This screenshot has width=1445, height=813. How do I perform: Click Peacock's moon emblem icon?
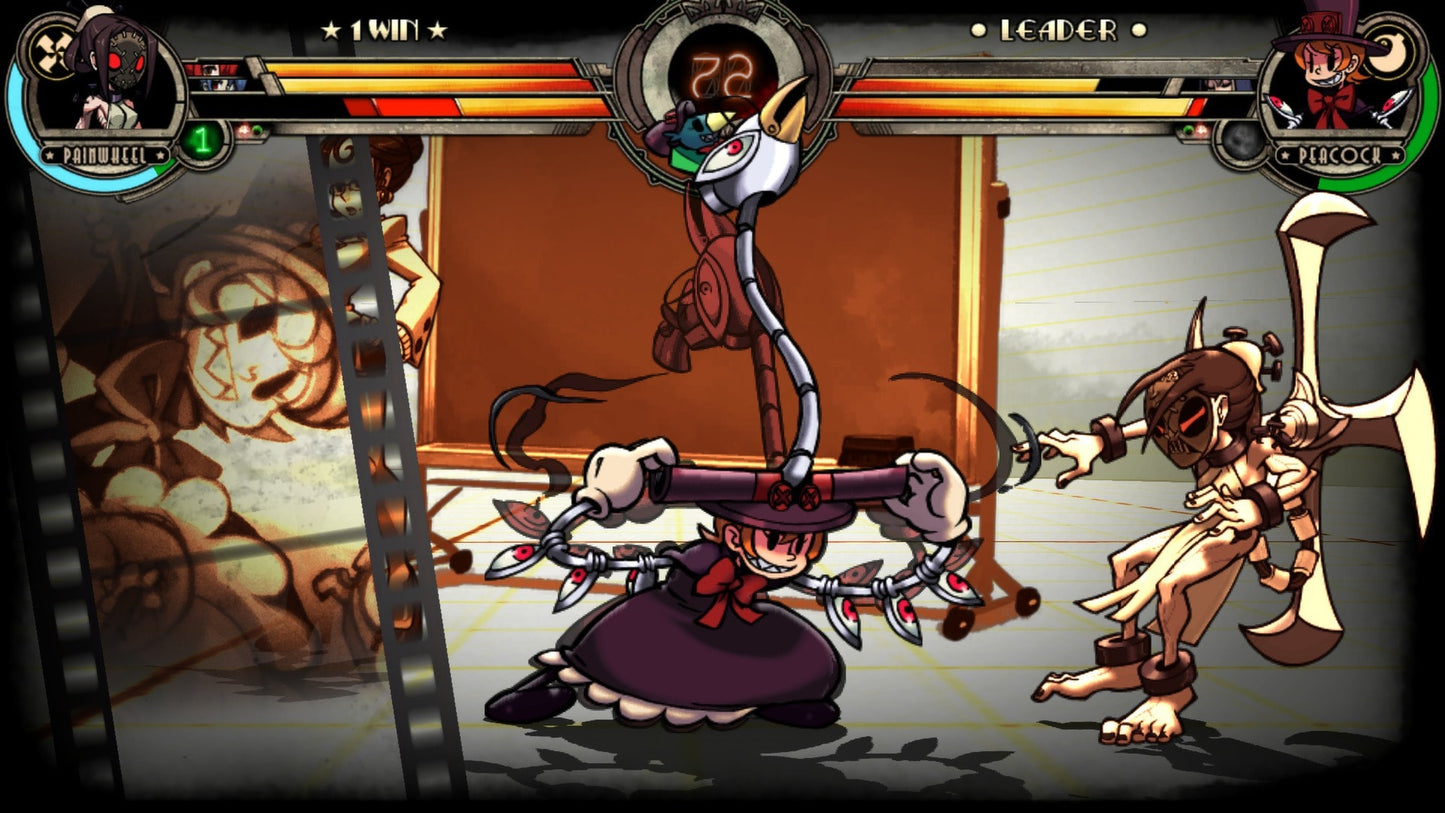pyautogui.click(x=1388, y=52)
